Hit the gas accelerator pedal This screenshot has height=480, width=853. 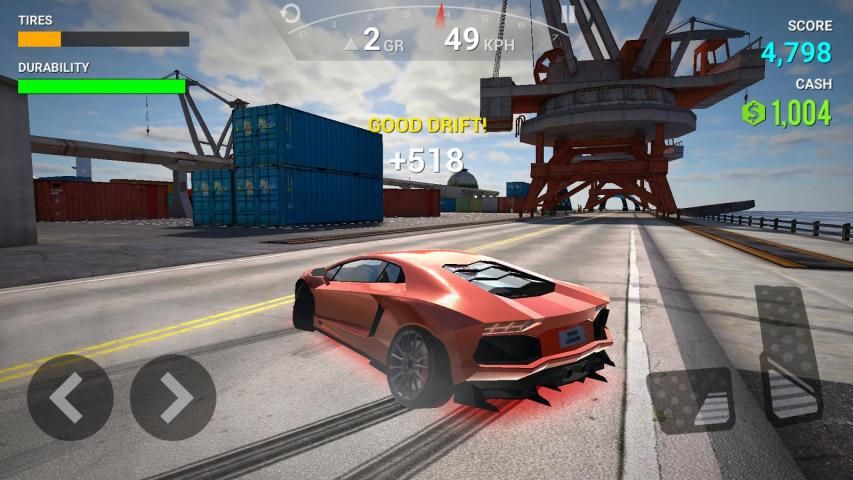click(x=789, y=355)
